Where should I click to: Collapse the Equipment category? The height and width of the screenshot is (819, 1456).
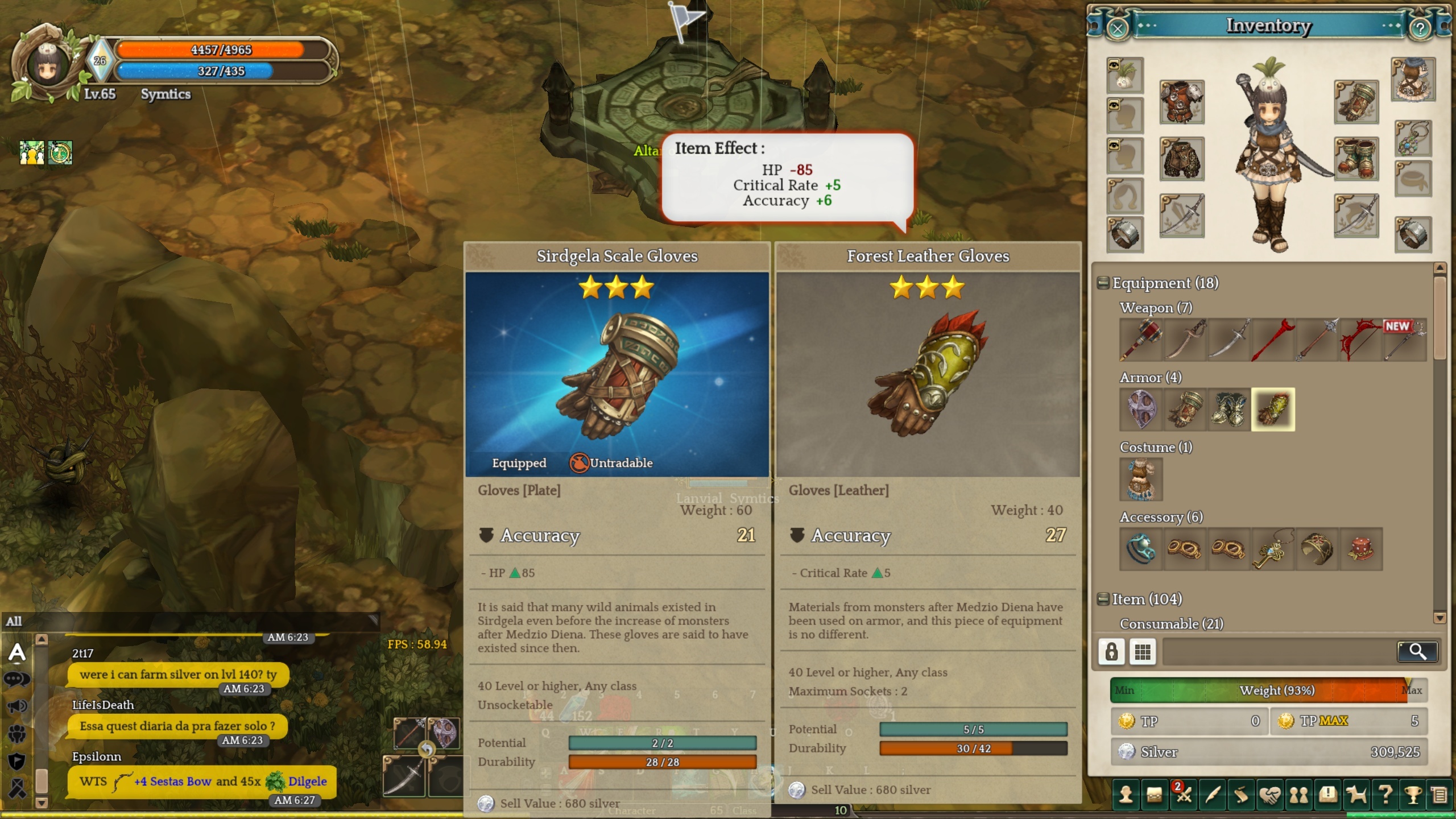pos(1103,283)
